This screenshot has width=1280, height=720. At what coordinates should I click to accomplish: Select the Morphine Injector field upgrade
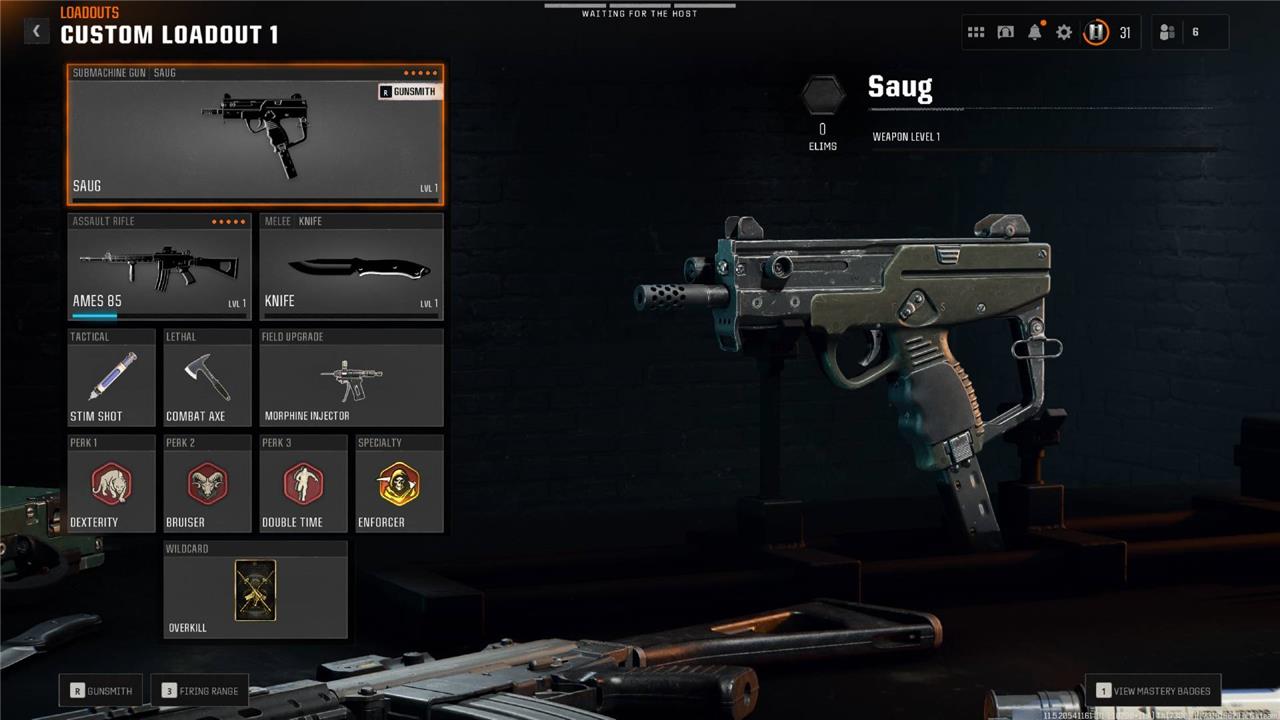click(351, 378)
